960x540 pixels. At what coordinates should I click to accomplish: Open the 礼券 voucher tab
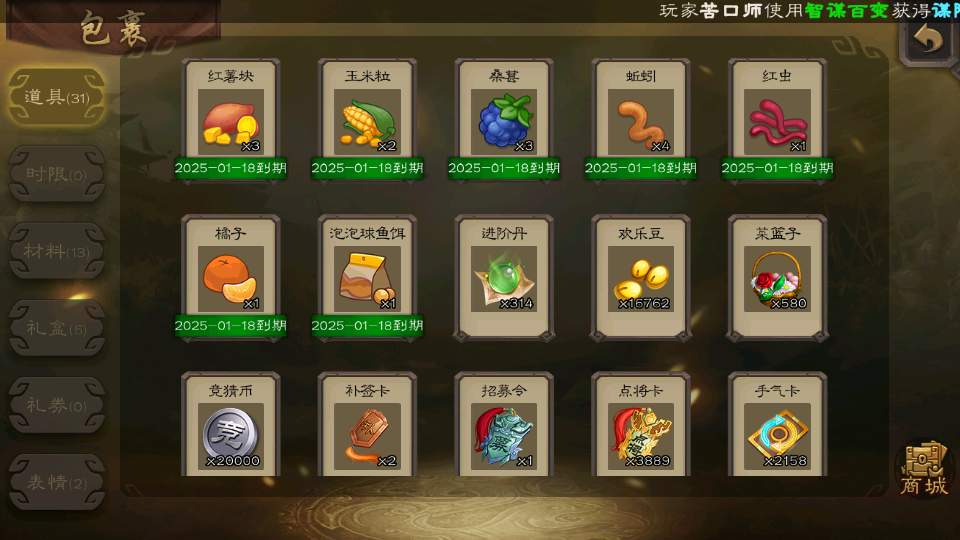coord(56,405)
